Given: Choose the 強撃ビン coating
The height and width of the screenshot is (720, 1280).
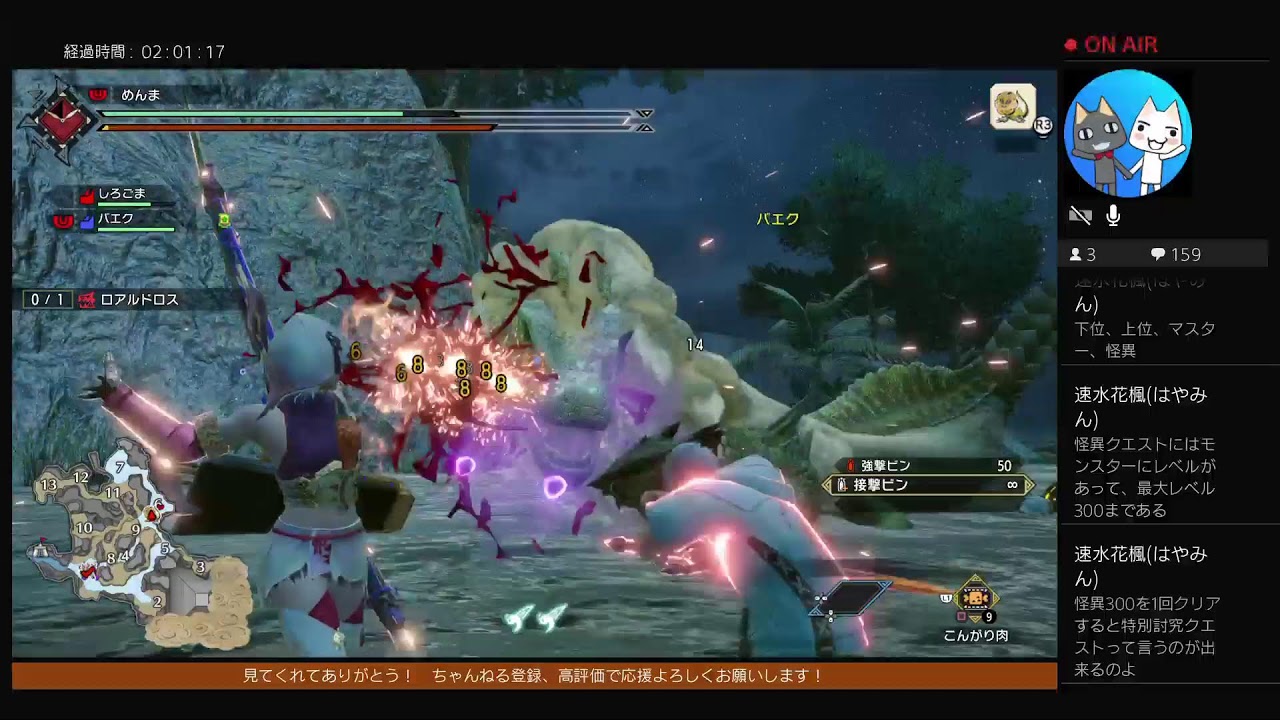Looking at the screenshot, I should click(x=927, y=466).
